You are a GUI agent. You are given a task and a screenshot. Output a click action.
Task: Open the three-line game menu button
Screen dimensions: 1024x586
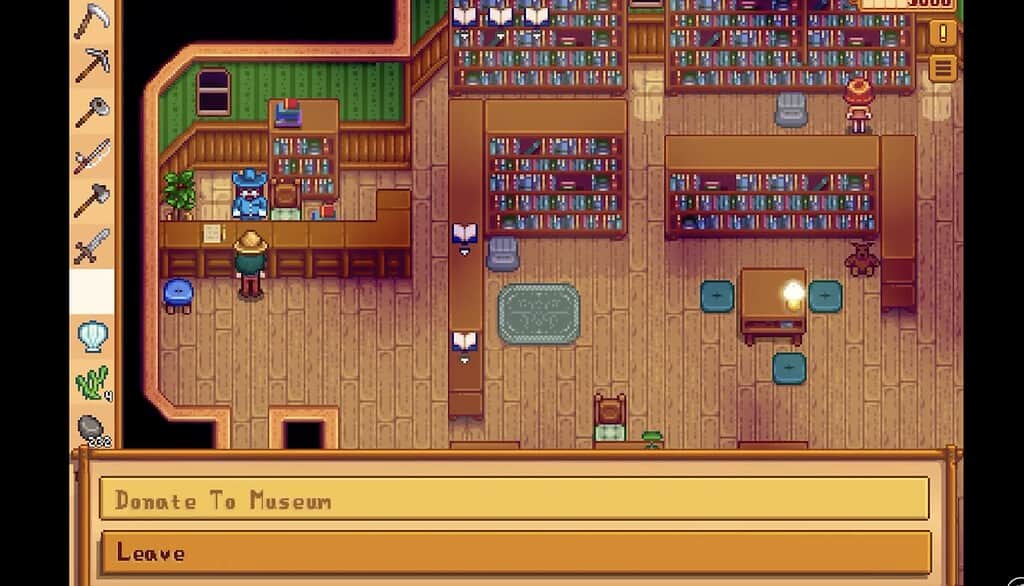click(x=942, y=68)
